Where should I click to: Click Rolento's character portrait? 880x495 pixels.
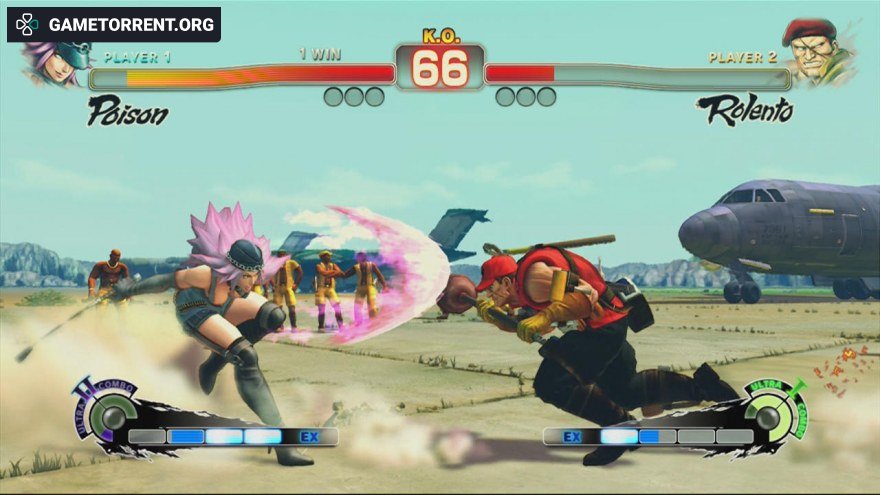tap(817, 52)
